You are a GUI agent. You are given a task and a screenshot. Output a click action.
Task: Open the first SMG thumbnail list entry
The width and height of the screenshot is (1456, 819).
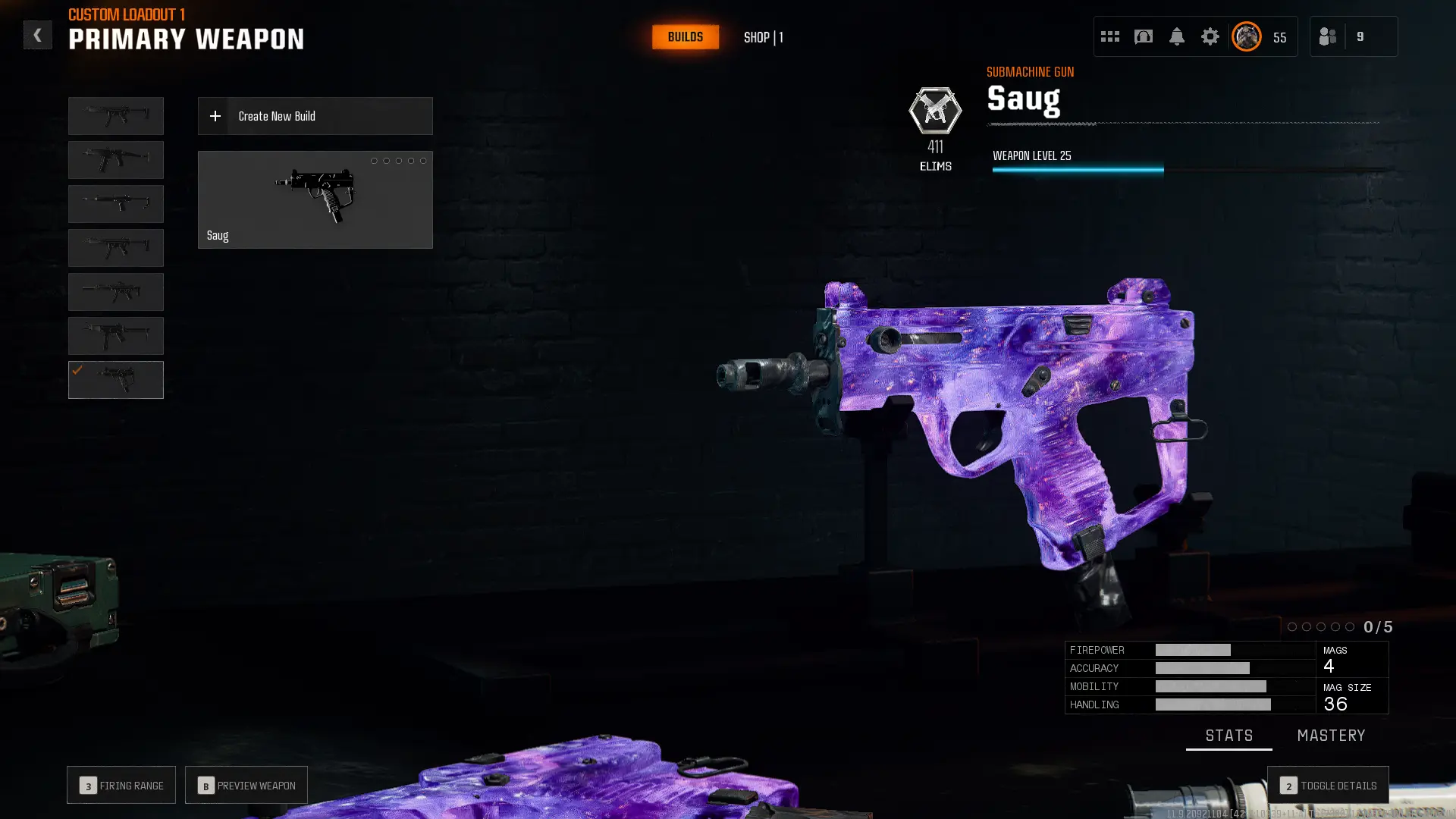(115, 115)
